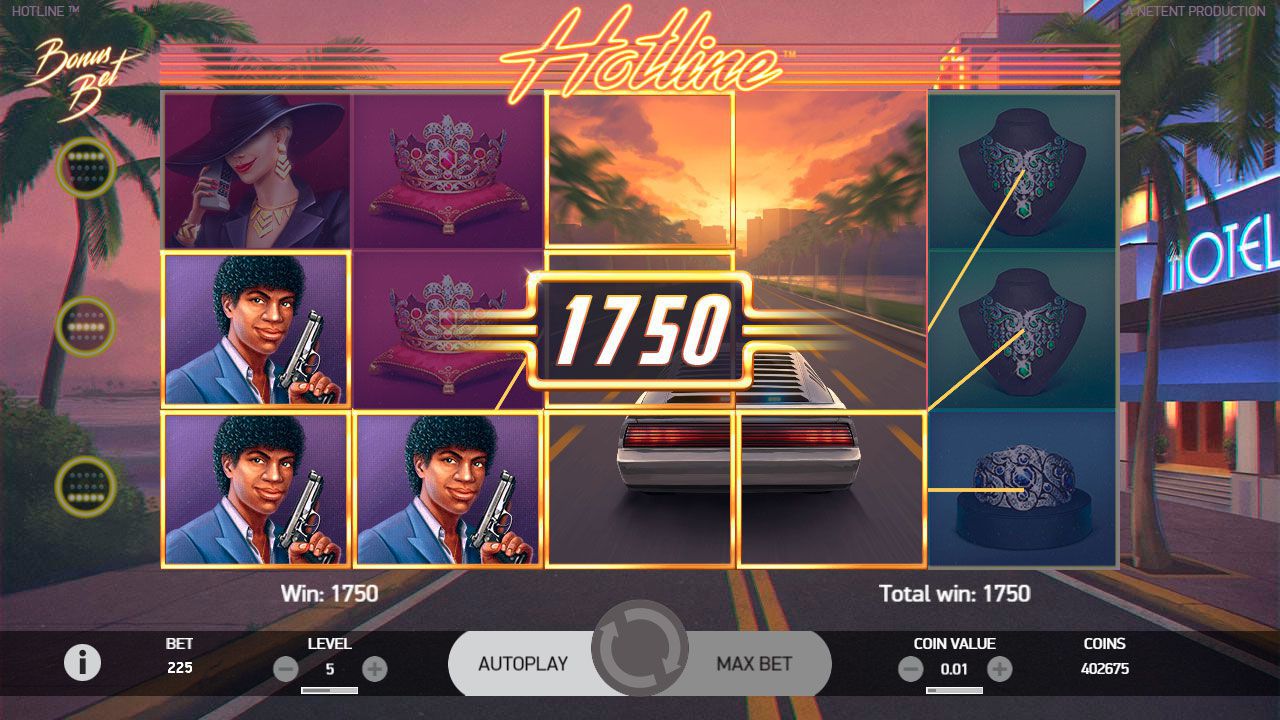Set the Max Bet
The width and height of the screenshot is (1280, 720).
755,663
